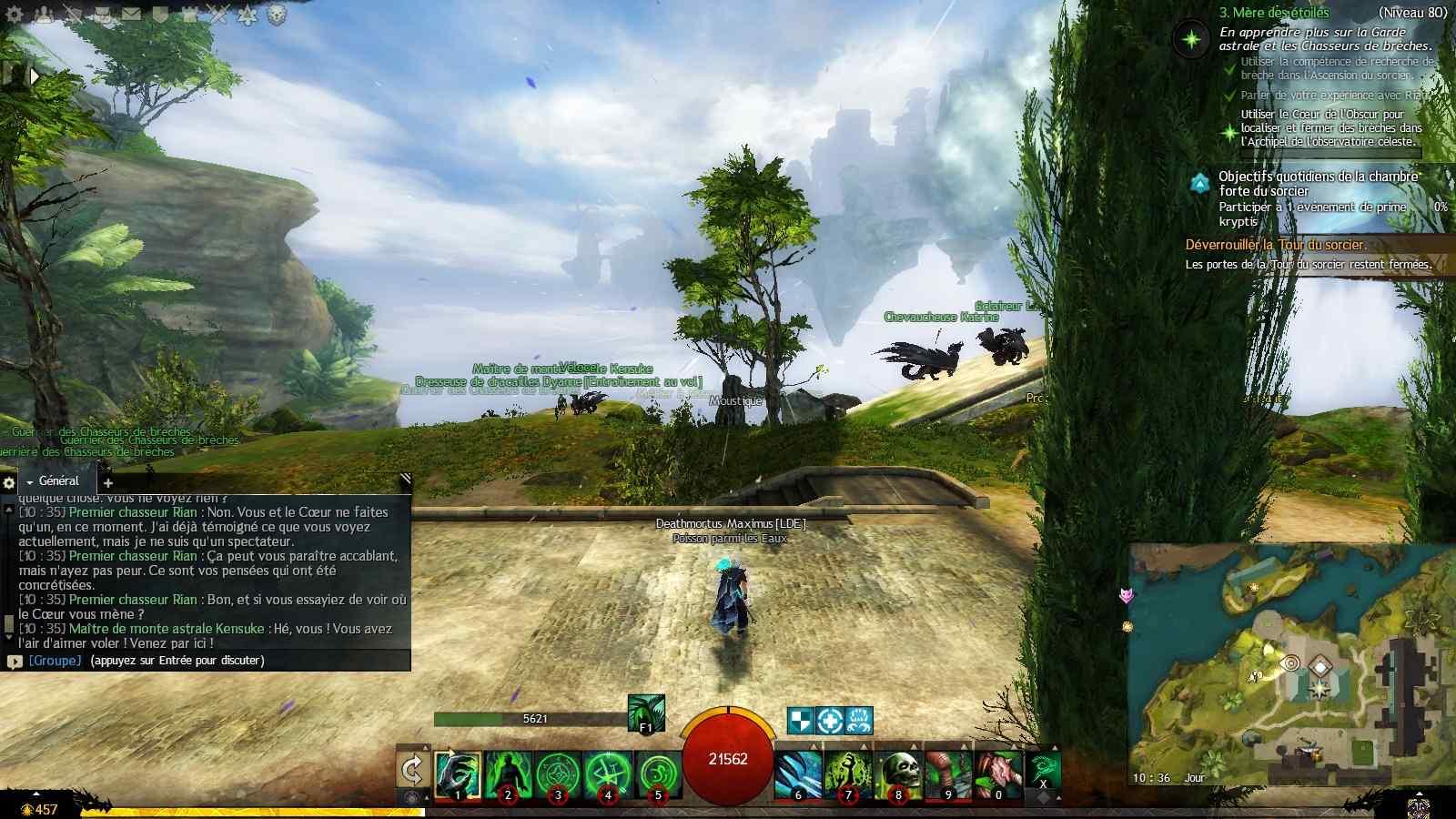Open chat options gear

click(9, 482)
